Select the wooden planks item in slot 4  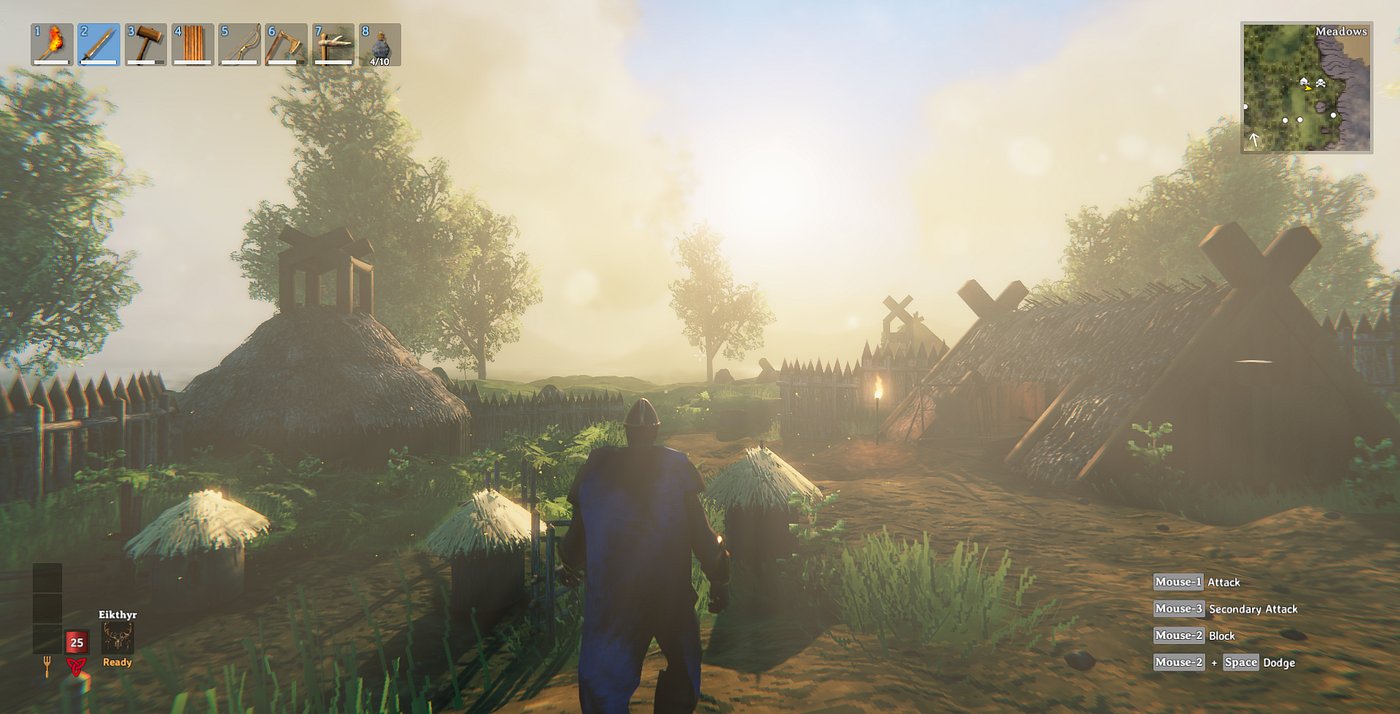[x=193, y=44]
